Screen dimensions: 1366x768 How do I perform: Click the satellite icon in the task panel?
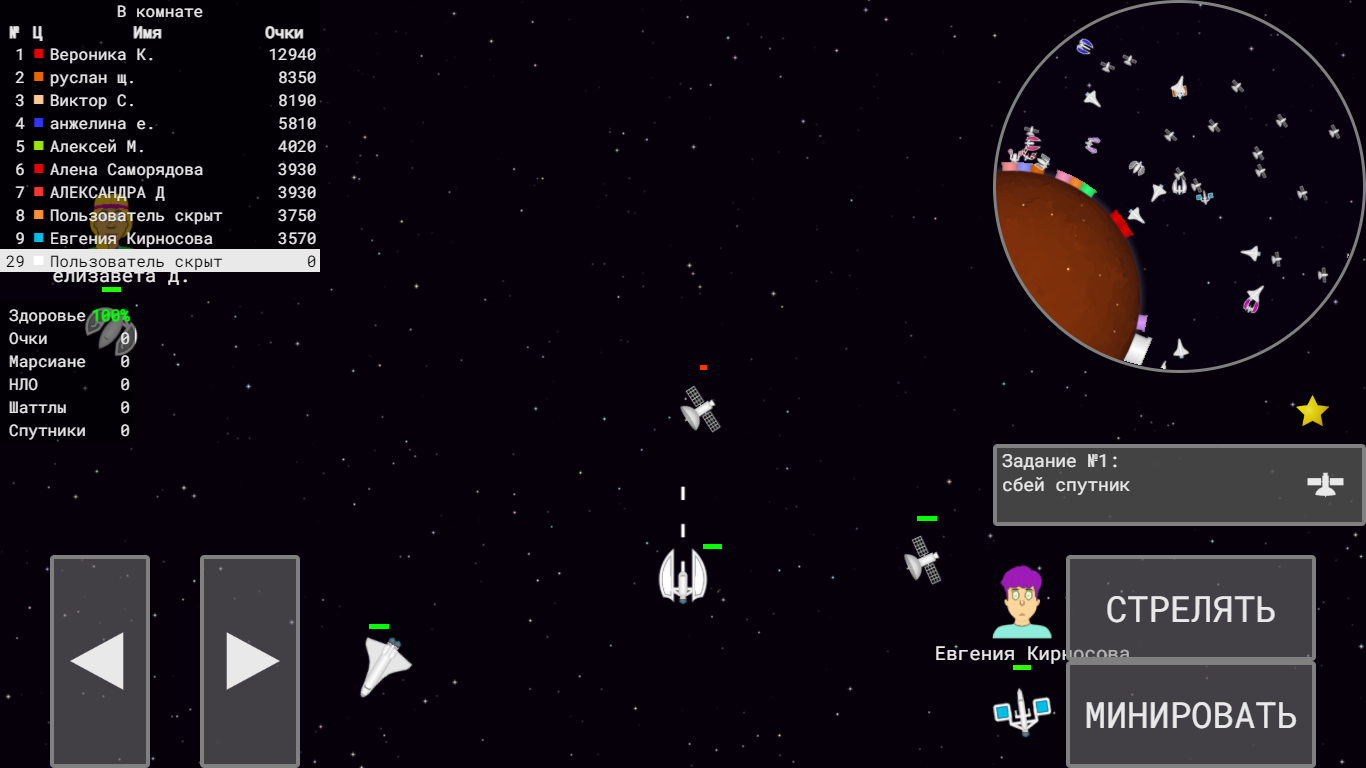pos(1327,485)
